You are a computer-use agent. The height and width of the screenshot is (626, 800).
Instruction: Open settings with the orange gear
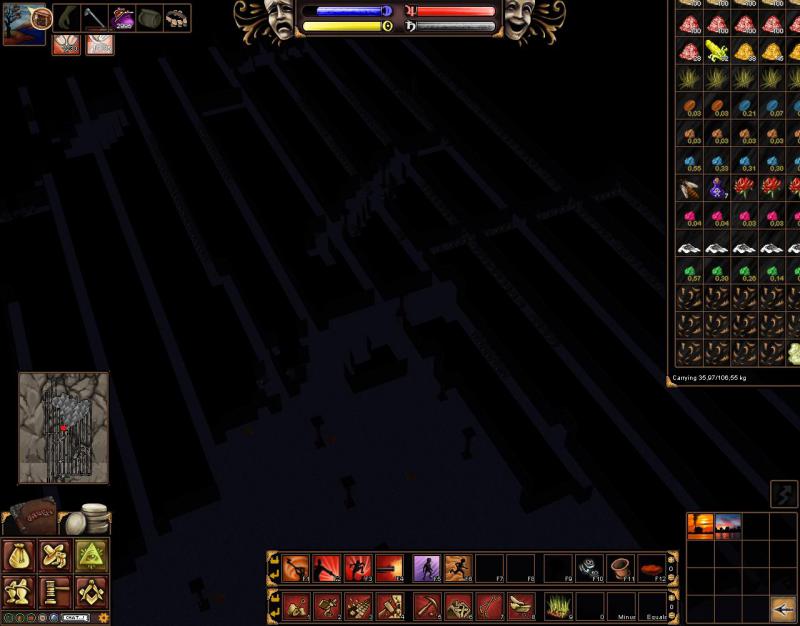pyautogui.click(x=103, y=618)
